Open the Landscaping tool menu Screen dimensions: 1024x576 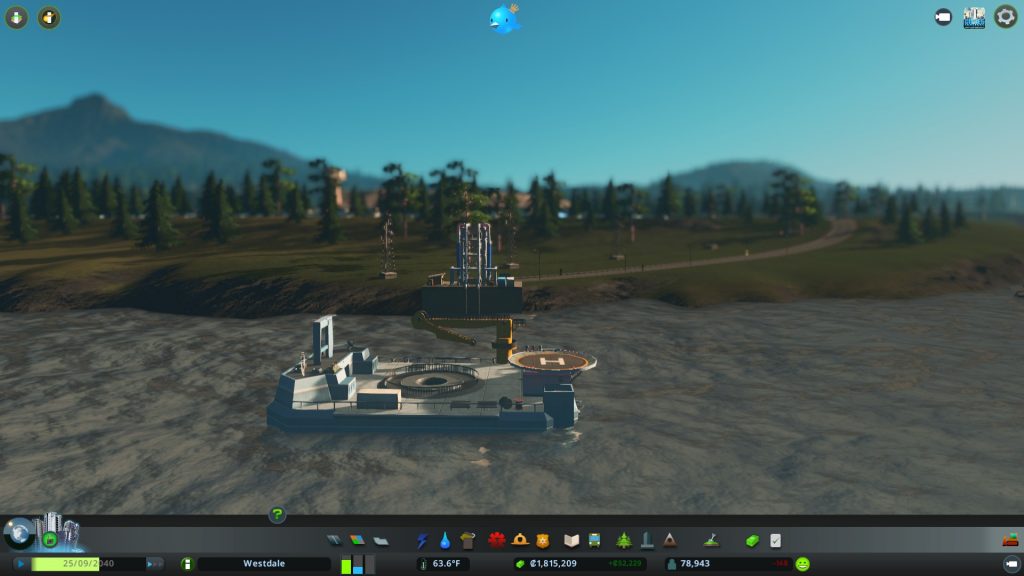coord(711,541)
